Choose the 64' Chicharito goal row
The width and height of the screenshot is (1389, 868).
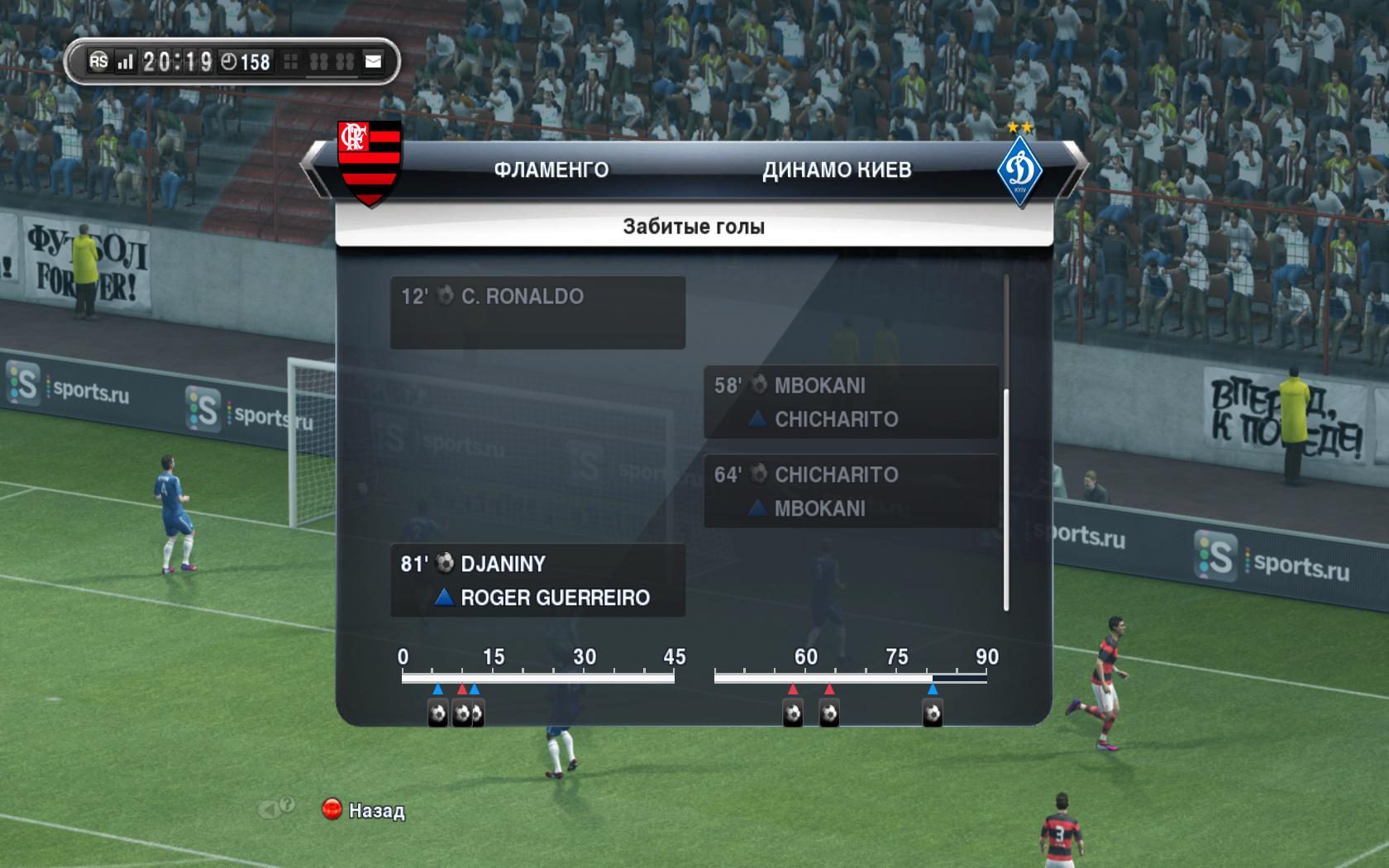click(x=851, y=491)
